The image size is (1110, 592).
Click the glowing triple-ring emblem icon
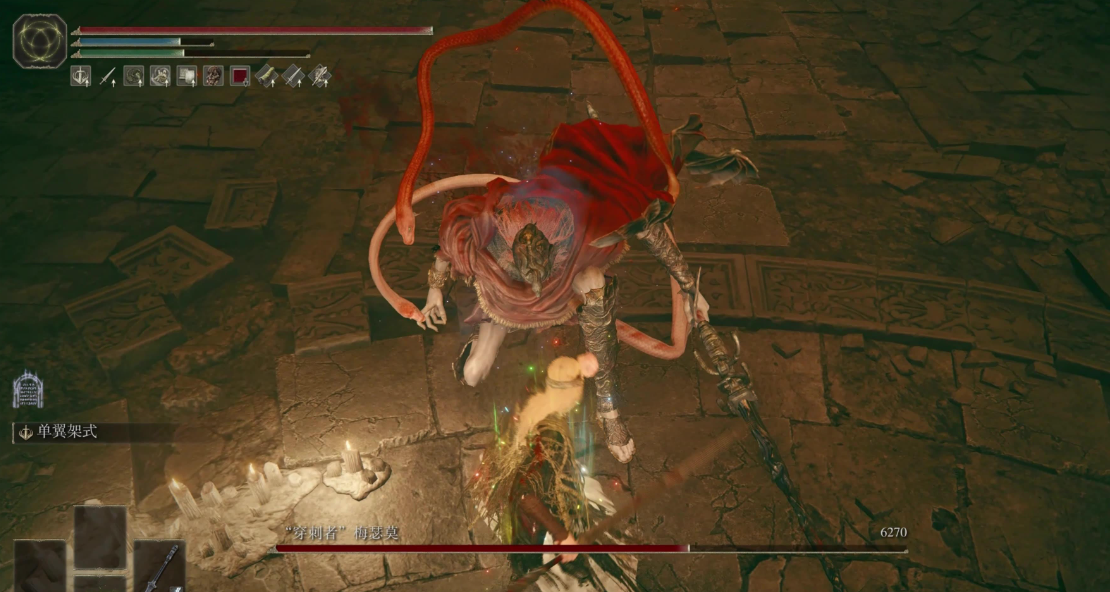coord(40,41)
